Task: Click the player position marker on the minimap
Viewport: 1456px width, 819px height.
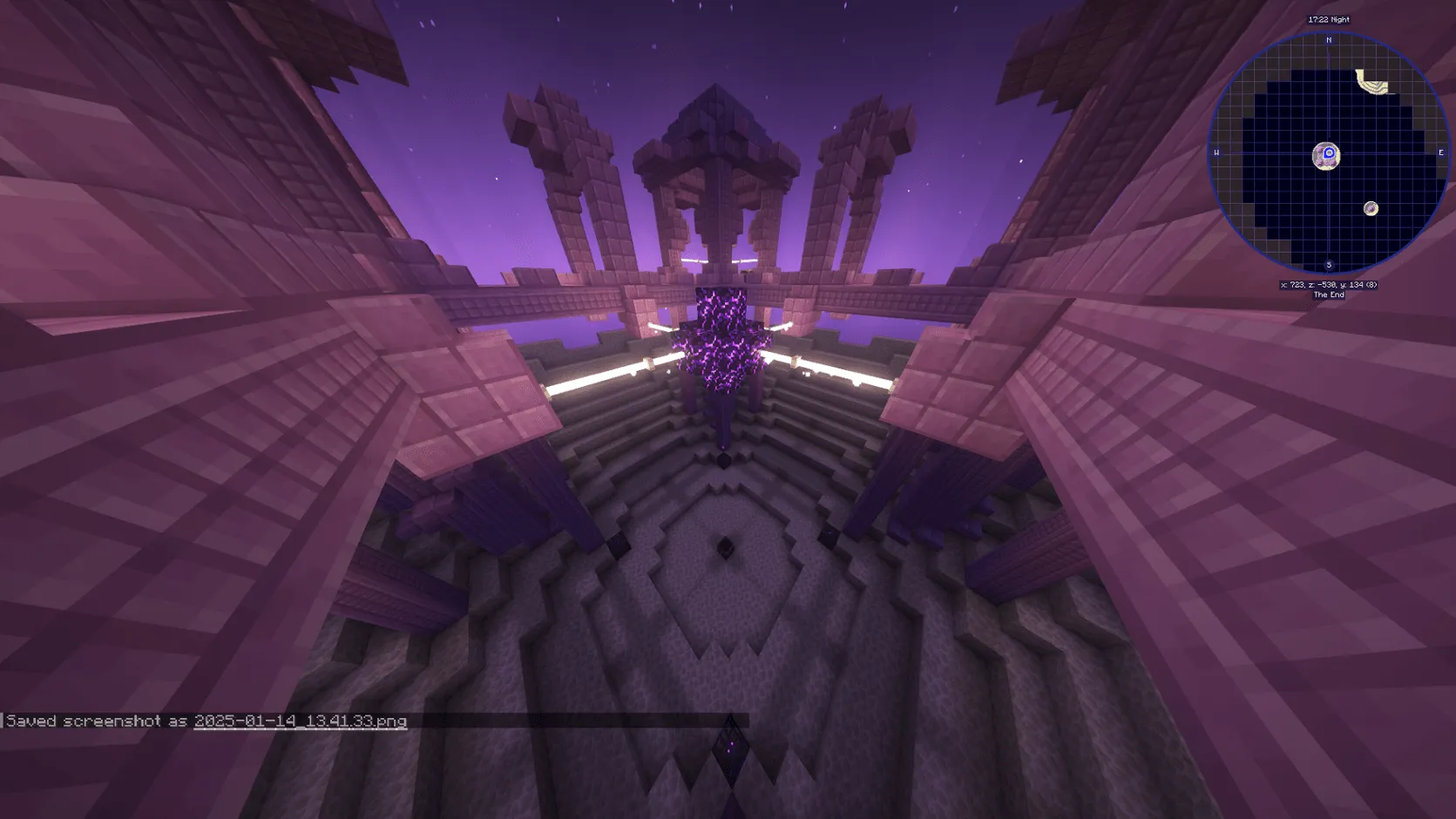Action: click(1328, 153)
